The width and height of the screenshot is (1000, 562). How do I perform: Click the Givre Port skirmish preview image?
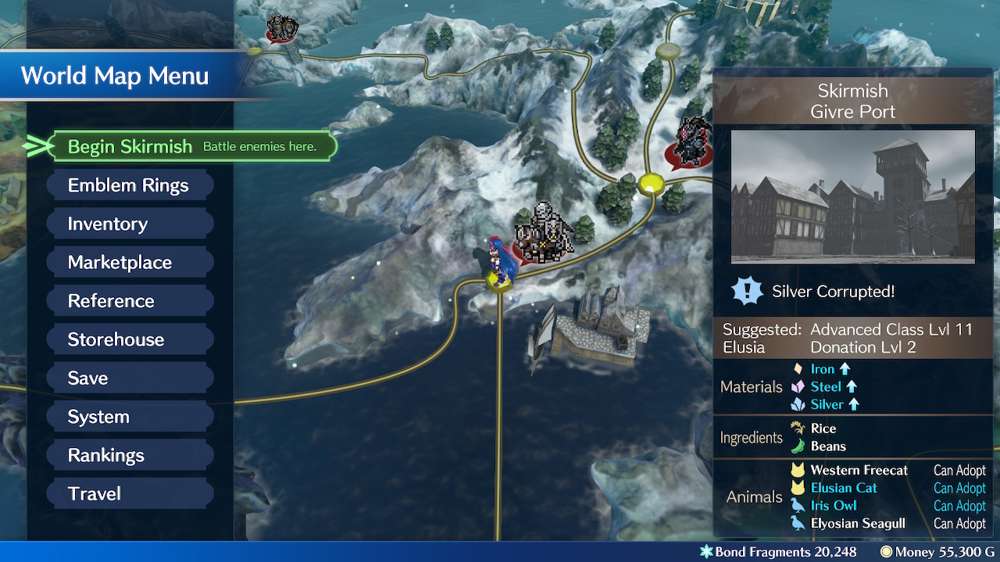853,196
